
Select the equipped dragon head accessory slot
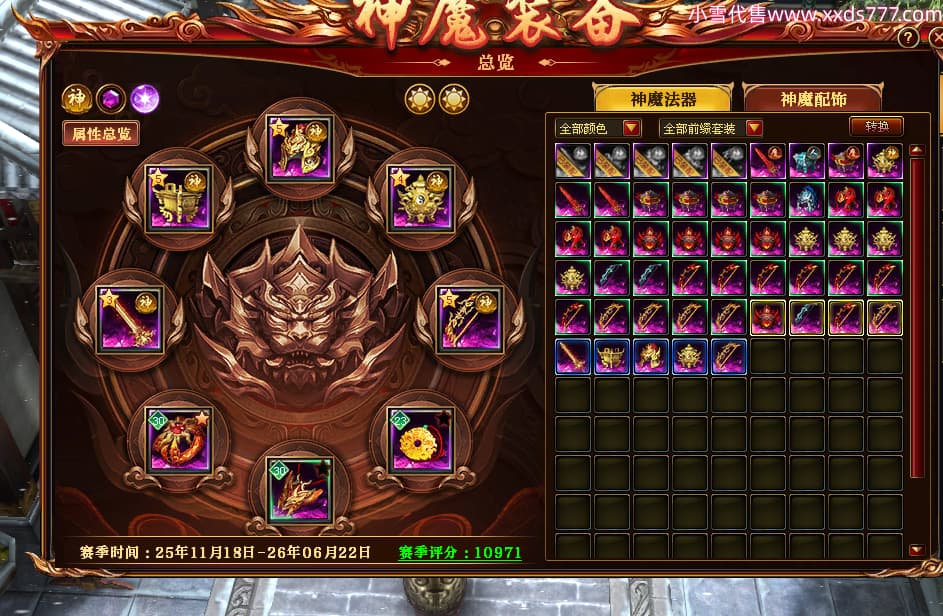tap(299, 487)
